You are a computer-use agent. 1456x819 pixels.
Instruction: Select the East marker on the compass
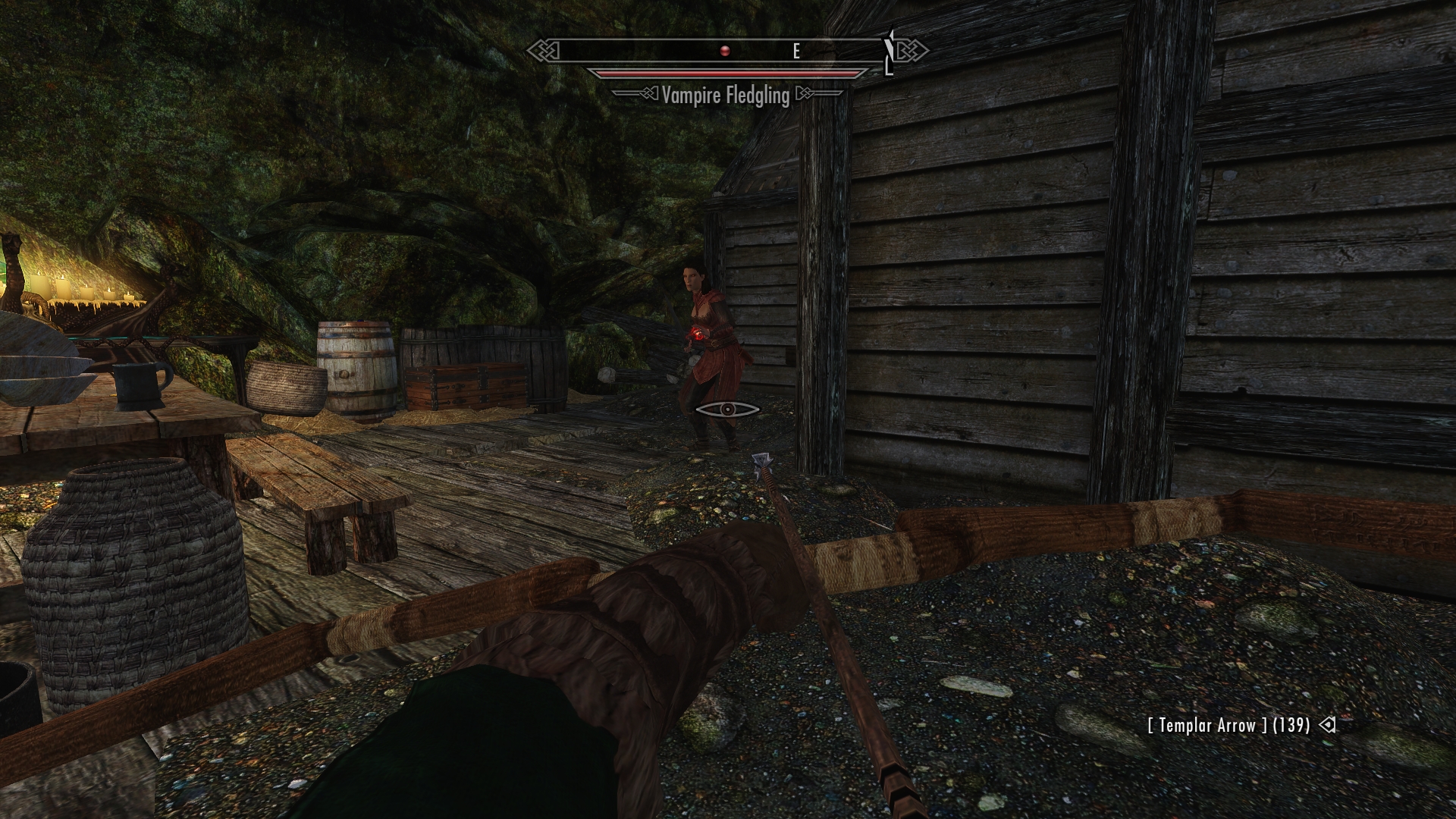pos(796,51)
